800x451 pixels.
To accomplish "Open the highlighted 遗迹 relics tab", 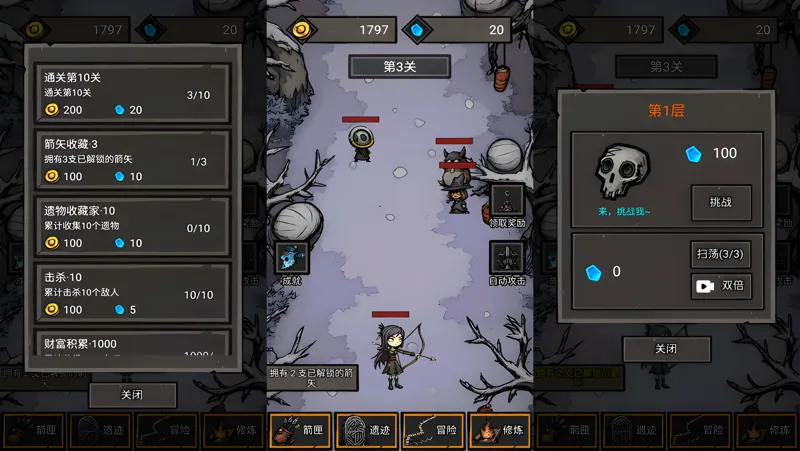I will pyautogui.click(x=367, y=430).
